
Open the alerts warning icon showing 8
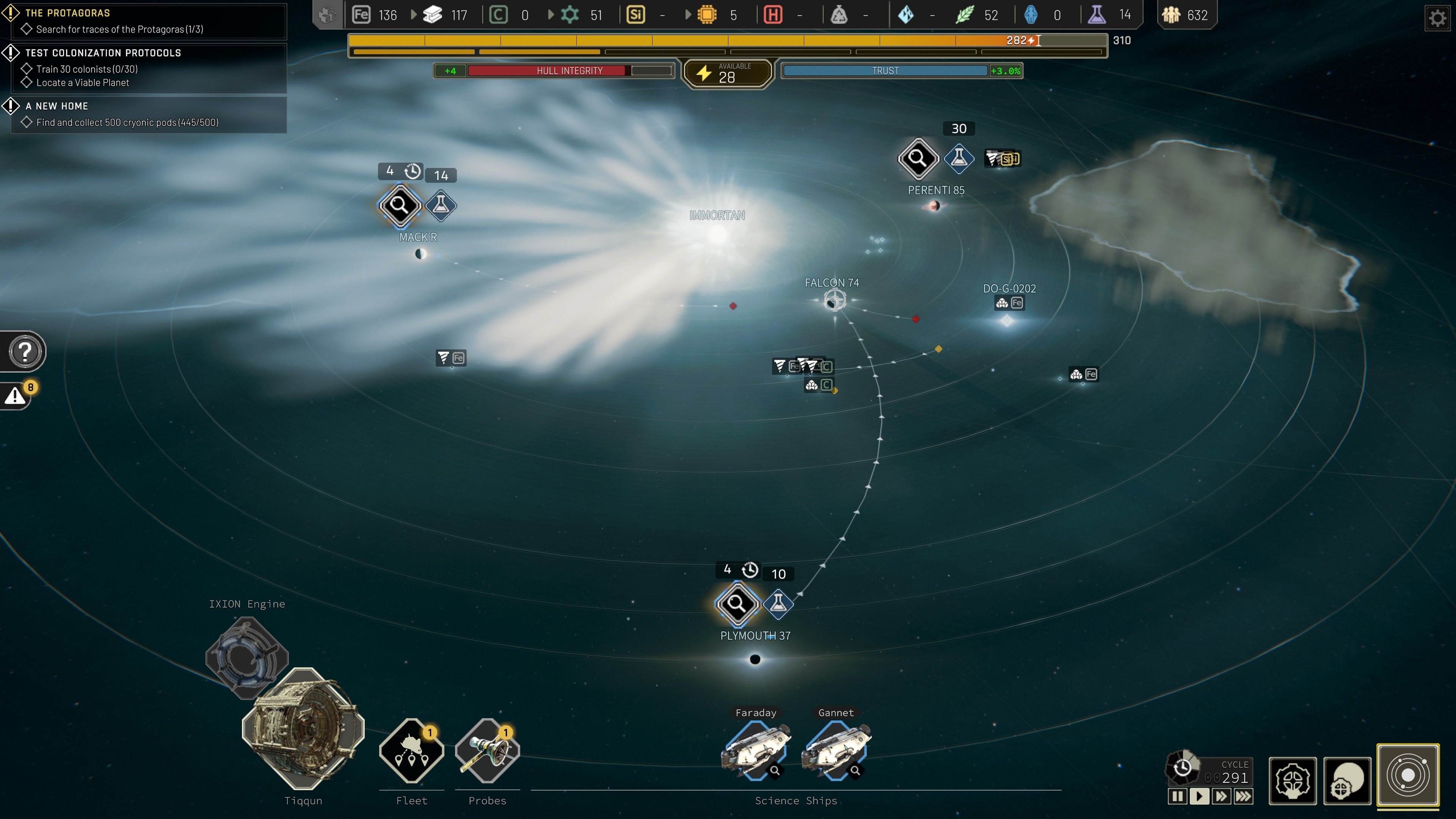[15, 395]
